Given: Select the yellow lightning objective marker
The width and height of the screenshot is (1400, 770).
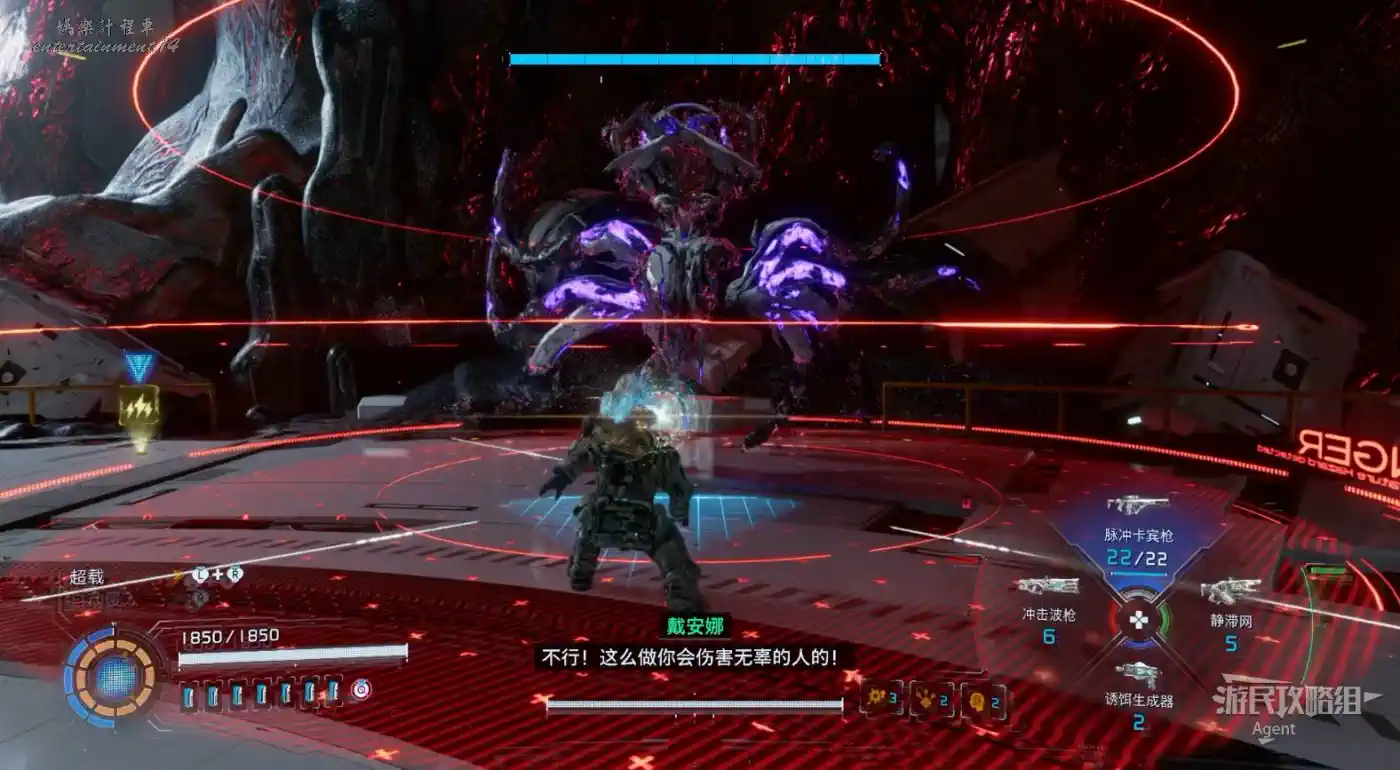Looking at the screenshot, I should pos(138,408).
